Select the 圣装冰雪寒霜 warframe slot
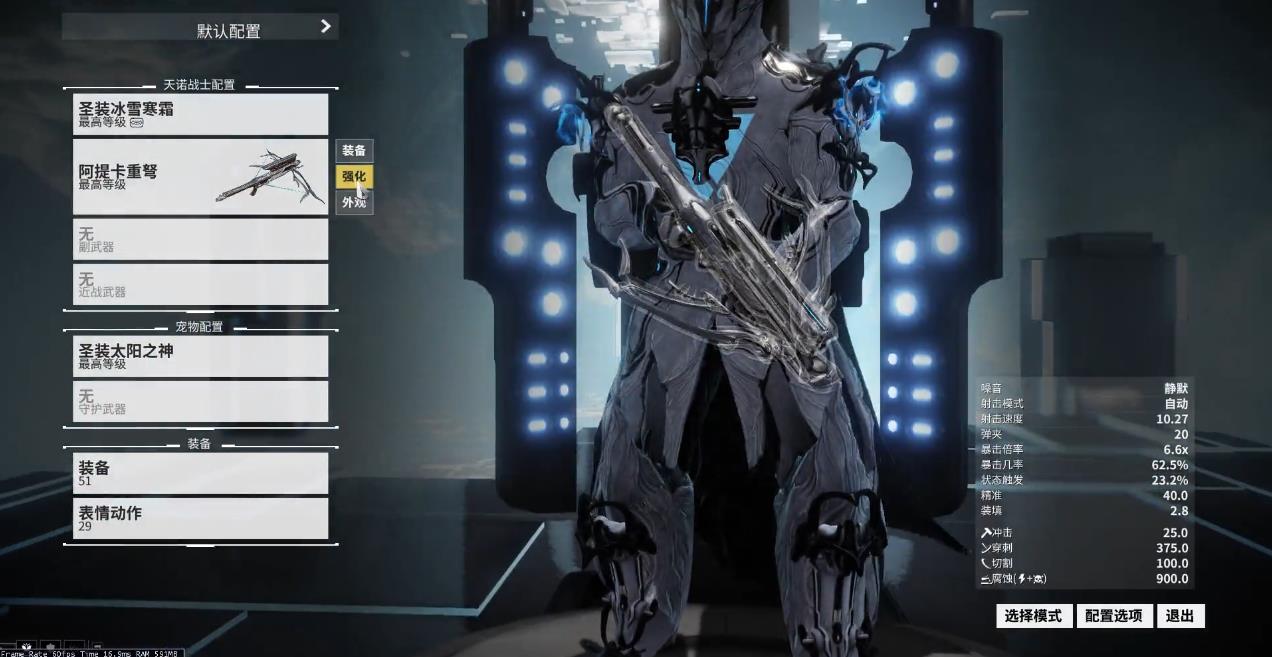1272x657 pixels. click(x=200, y=114)
